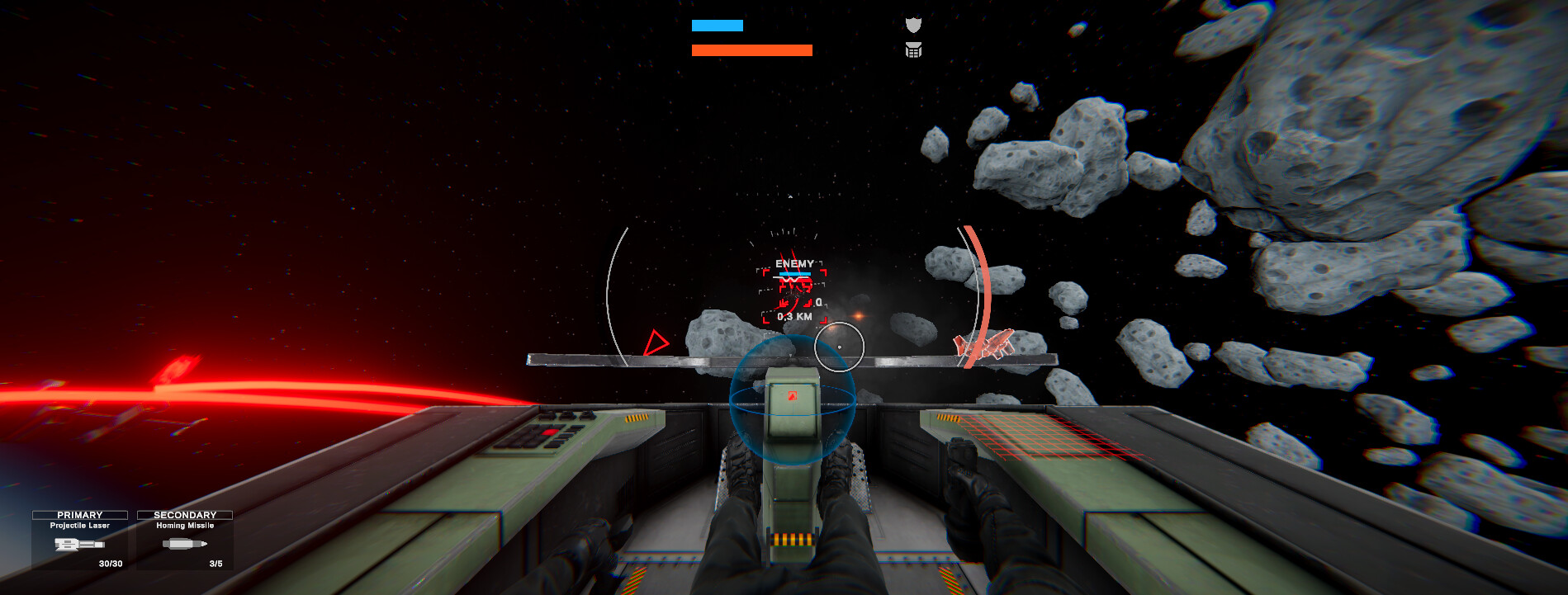Click the turret armor icon top right
The width and height of the screenshot is (1568, 595).
[x=913, y=52]
